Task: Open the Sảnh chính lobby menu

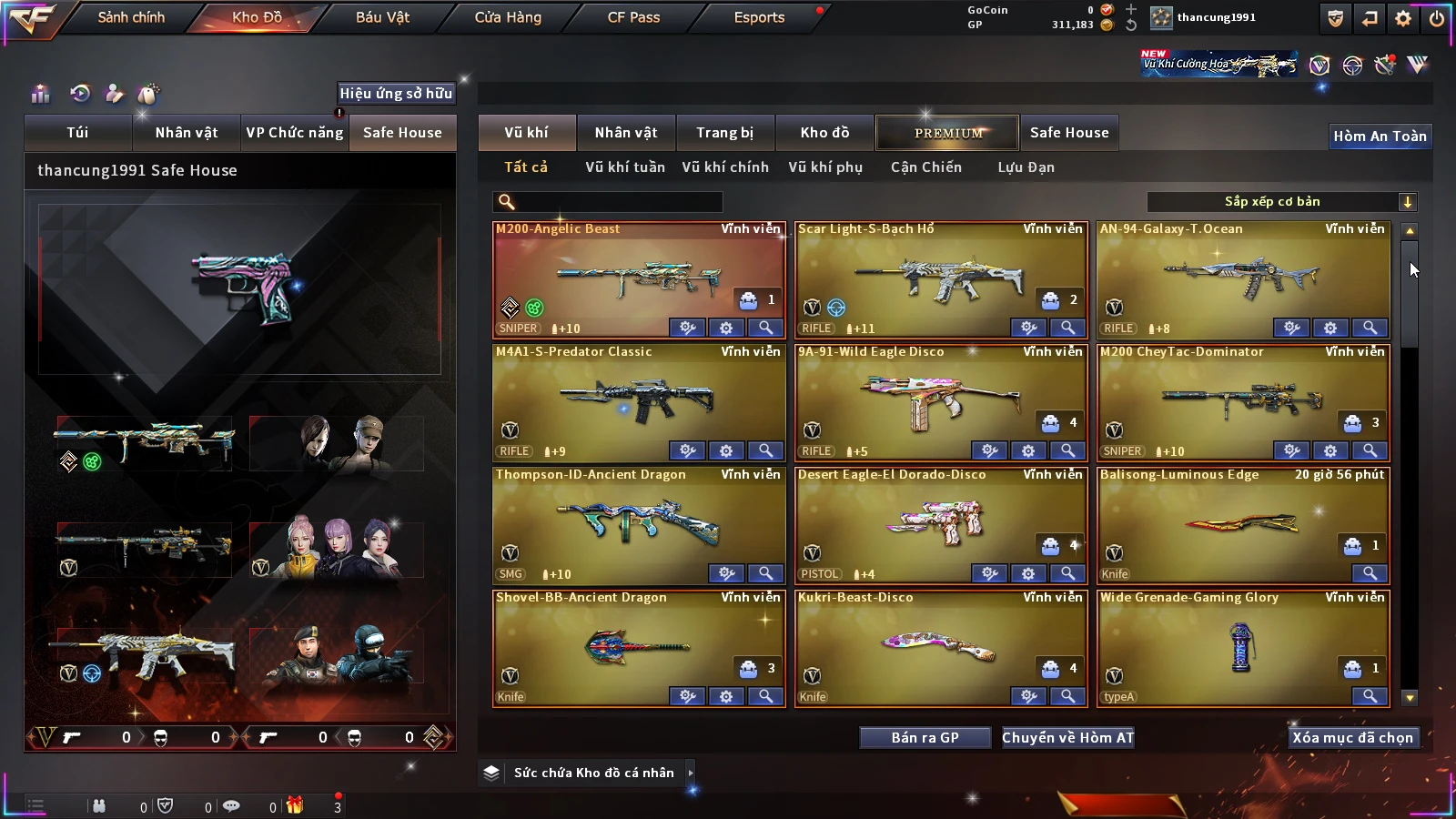Action: [x=131, y=17]
